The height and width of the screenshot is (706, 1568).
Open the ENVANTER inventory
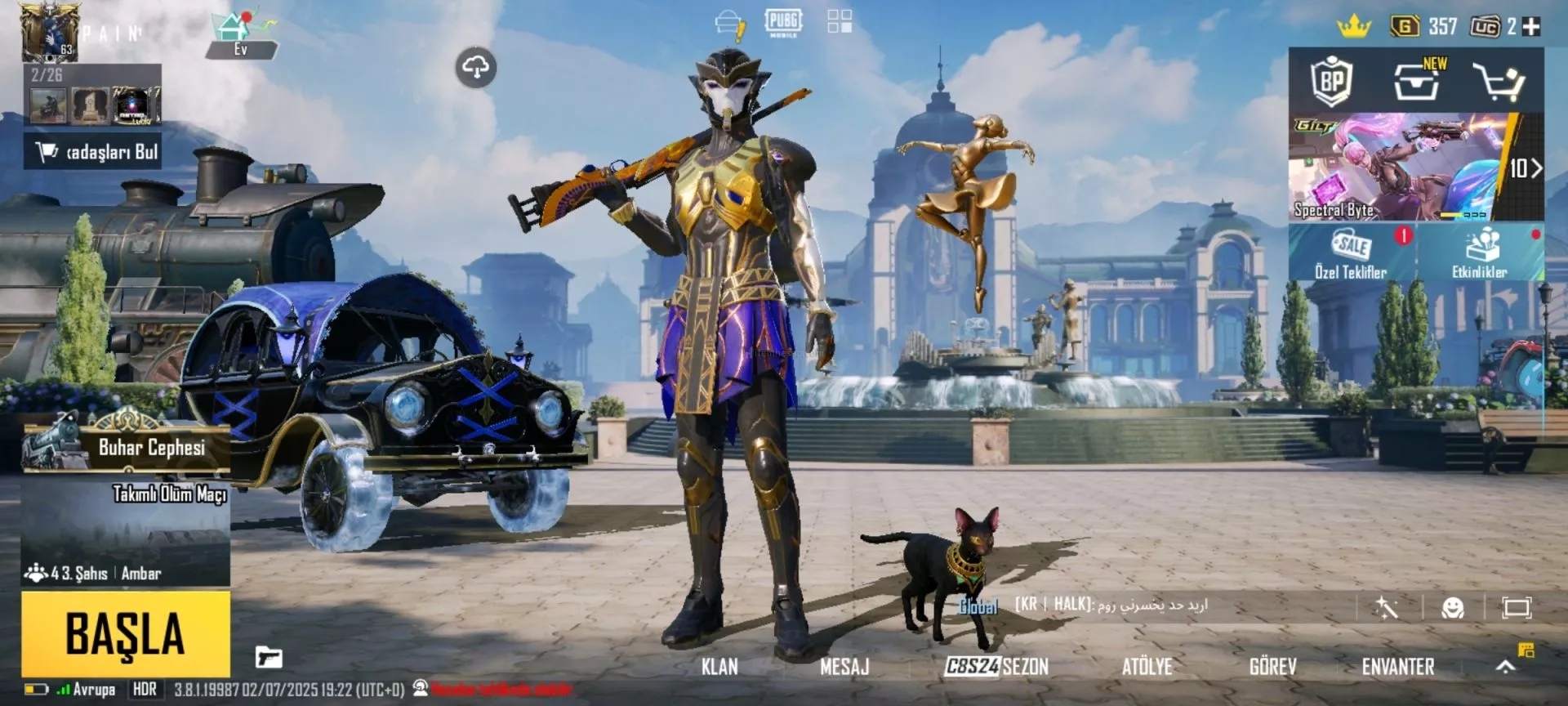coord(1397,667)
